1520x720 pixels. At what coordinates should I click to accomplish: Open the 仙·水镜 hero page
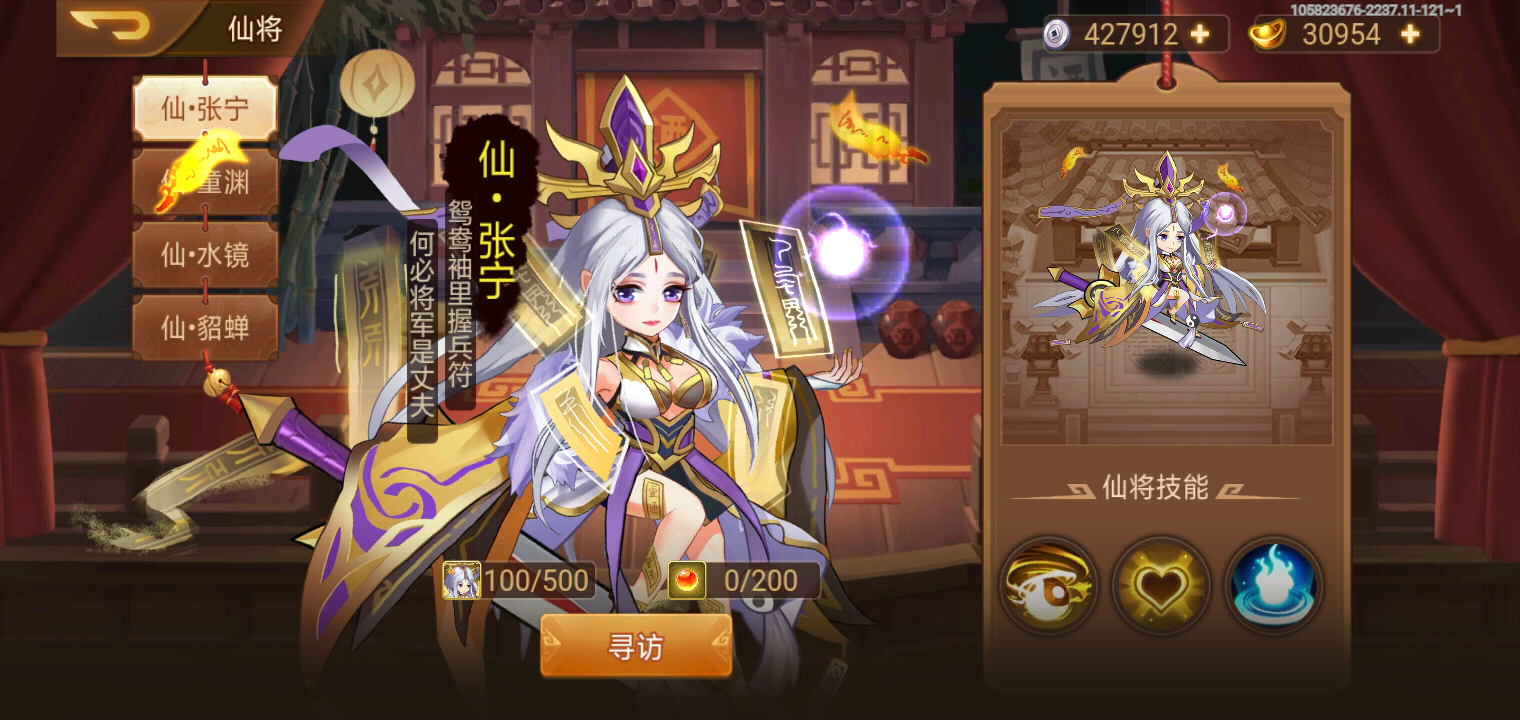pyautogui.click(x=206, y=253)
